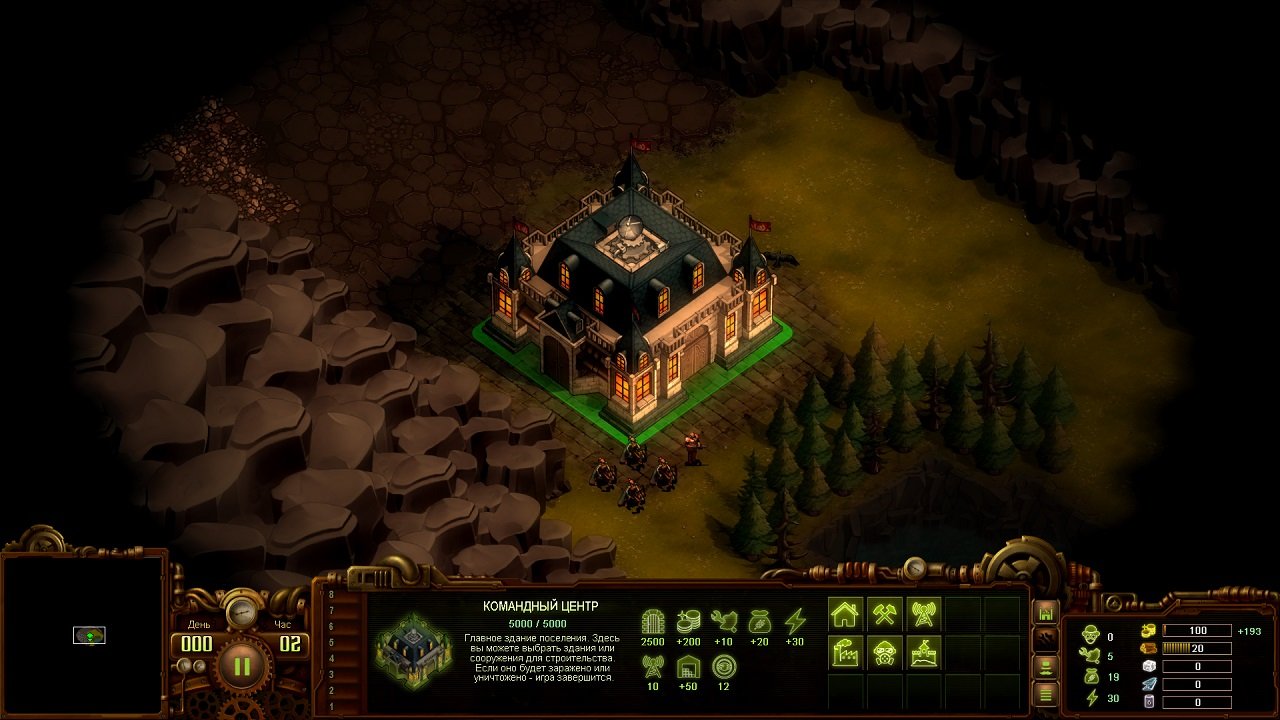Open the three-lines menu button
The height and width of the screenshot is (720, 1280).
coord(1046,692)
